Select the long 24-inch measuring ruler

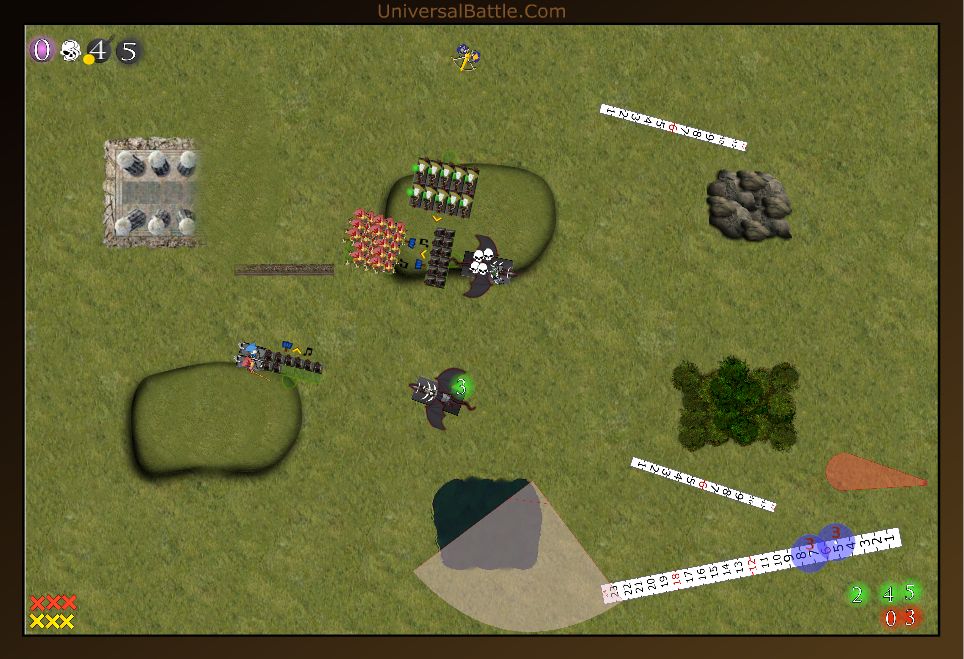pyautogui.click(x=750, y=565)
